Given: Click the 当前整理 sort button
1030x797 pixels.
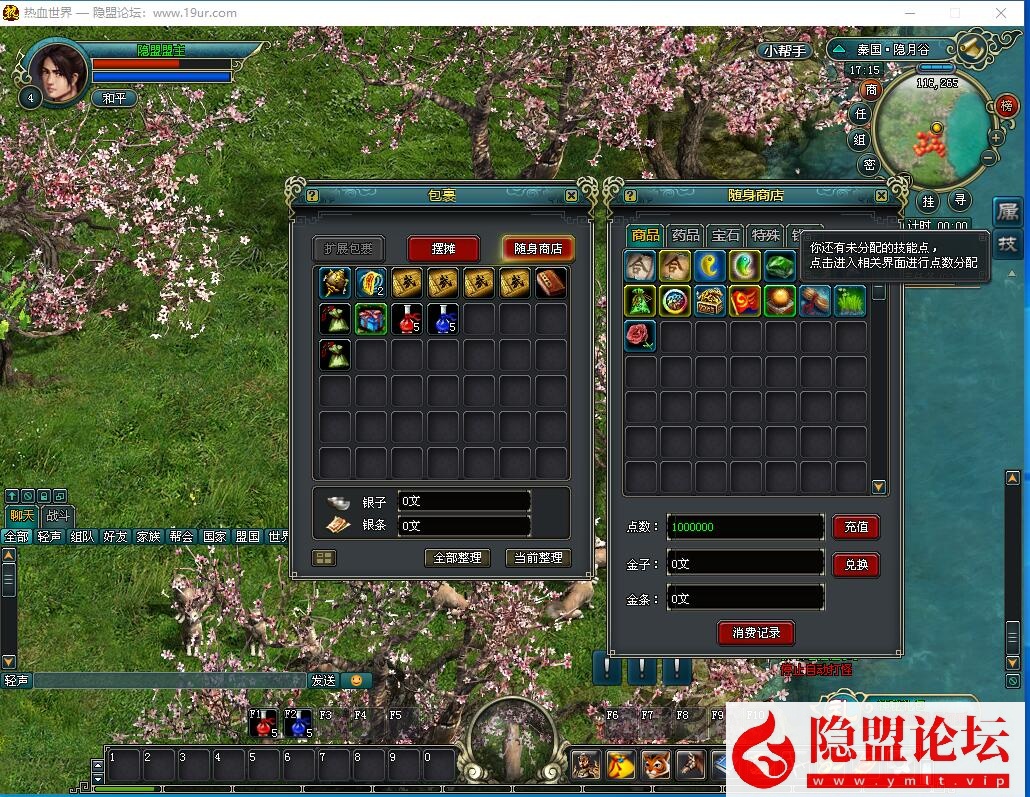Looking at the screenshot, I should [537, 557].
